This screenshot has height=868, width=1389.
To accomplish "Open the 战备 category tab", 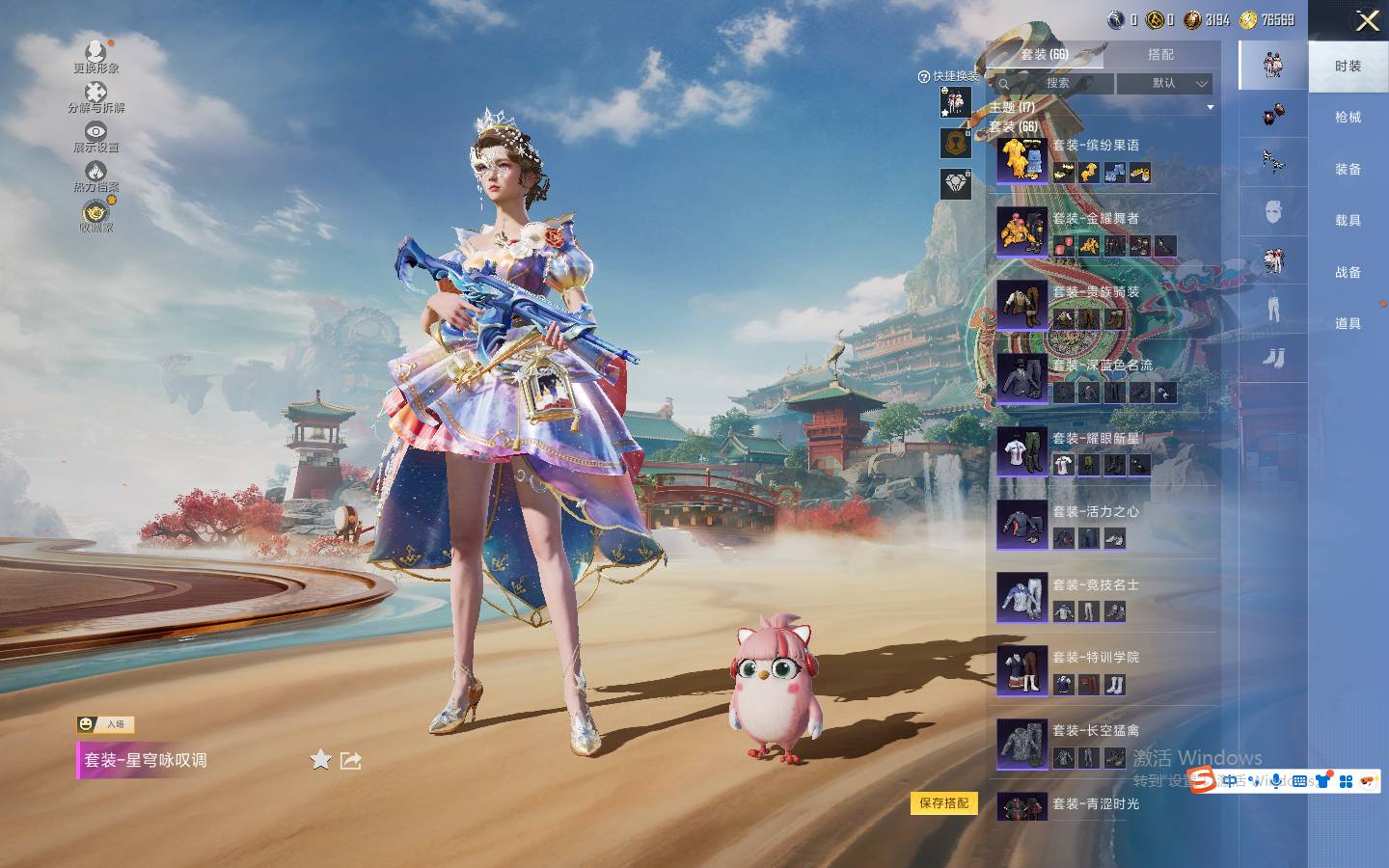I will [x=1348, y=273].
